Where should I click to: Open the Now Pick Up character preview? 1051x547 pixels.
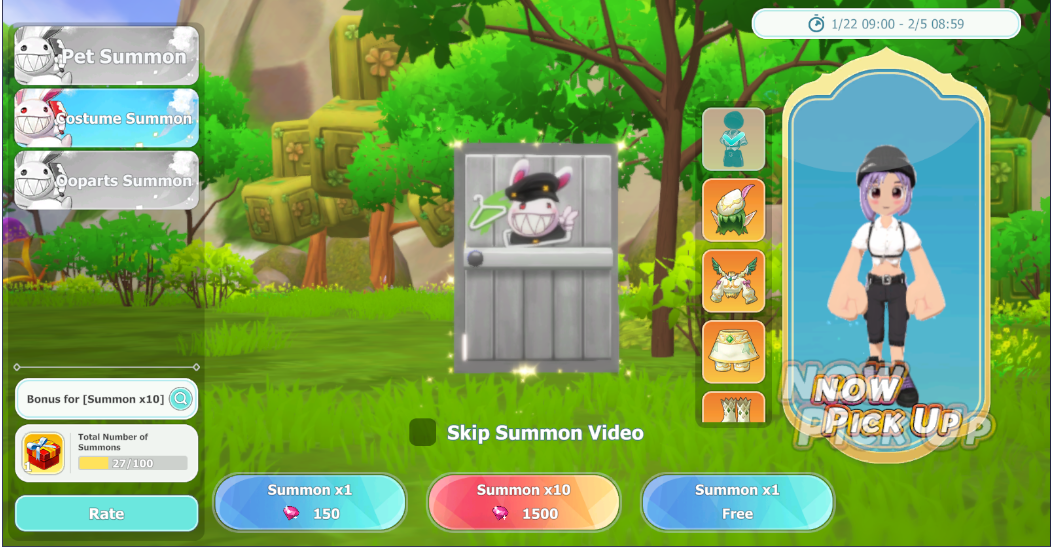coord(885,270)
